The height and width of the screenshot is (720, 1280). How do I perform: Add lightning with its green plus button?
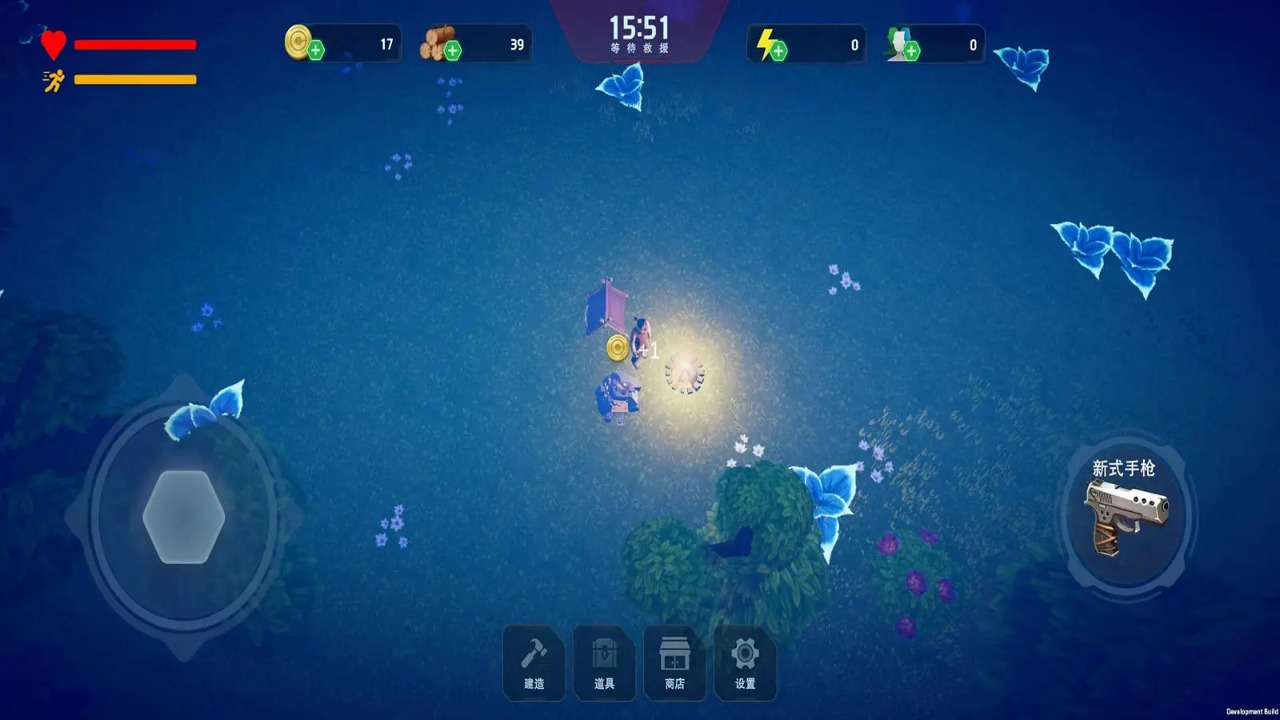coord(782,50)
